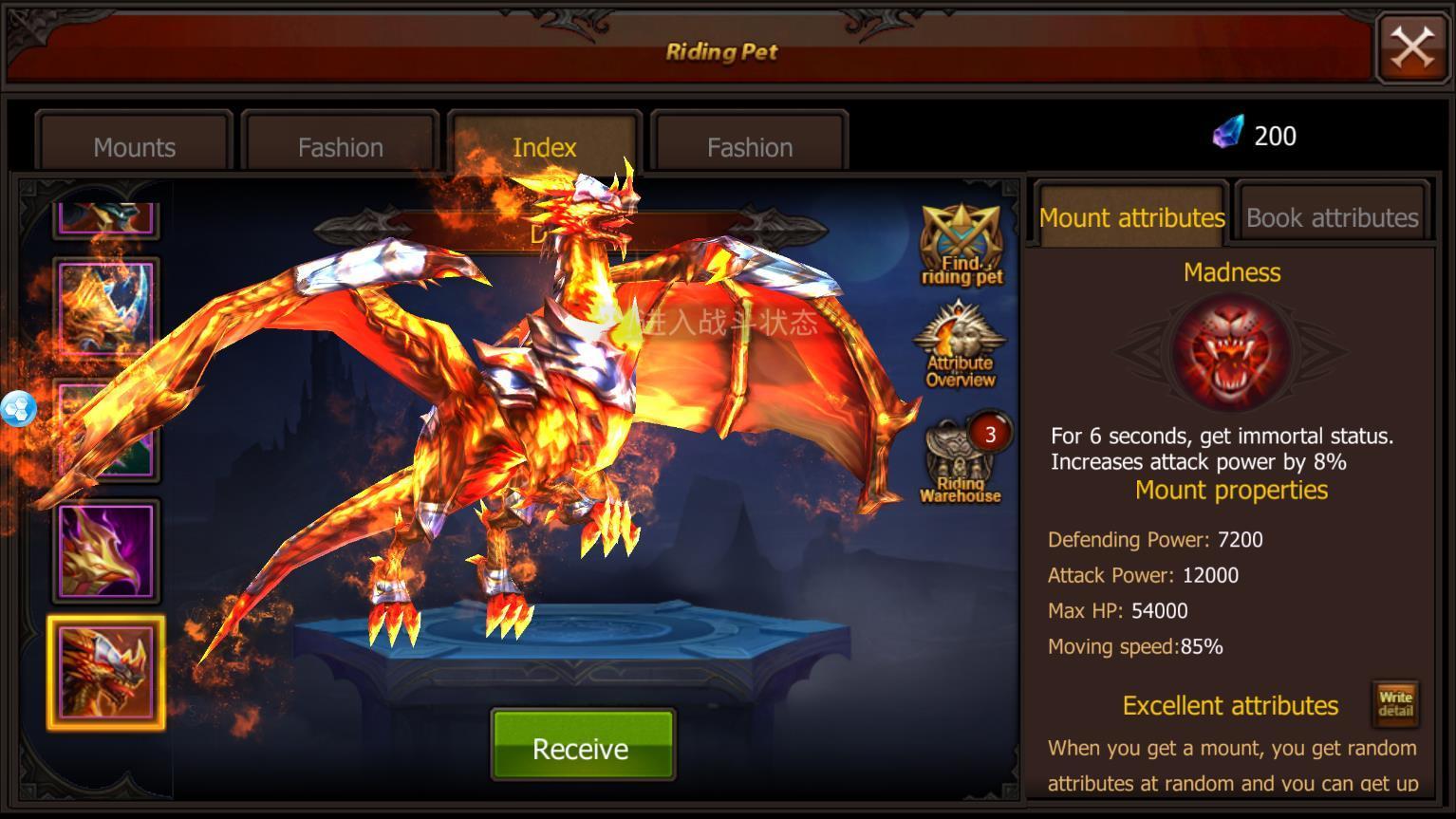Screen dimensions: 1456x819
Task: Click the blue crystal currency icon
Action: tap(1227, 133)
